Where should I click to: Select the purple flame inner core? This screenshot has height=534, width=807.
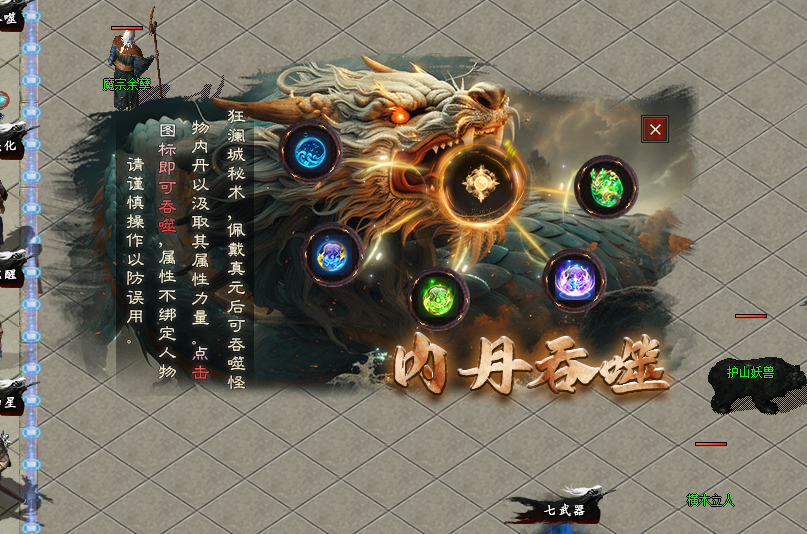575,279
